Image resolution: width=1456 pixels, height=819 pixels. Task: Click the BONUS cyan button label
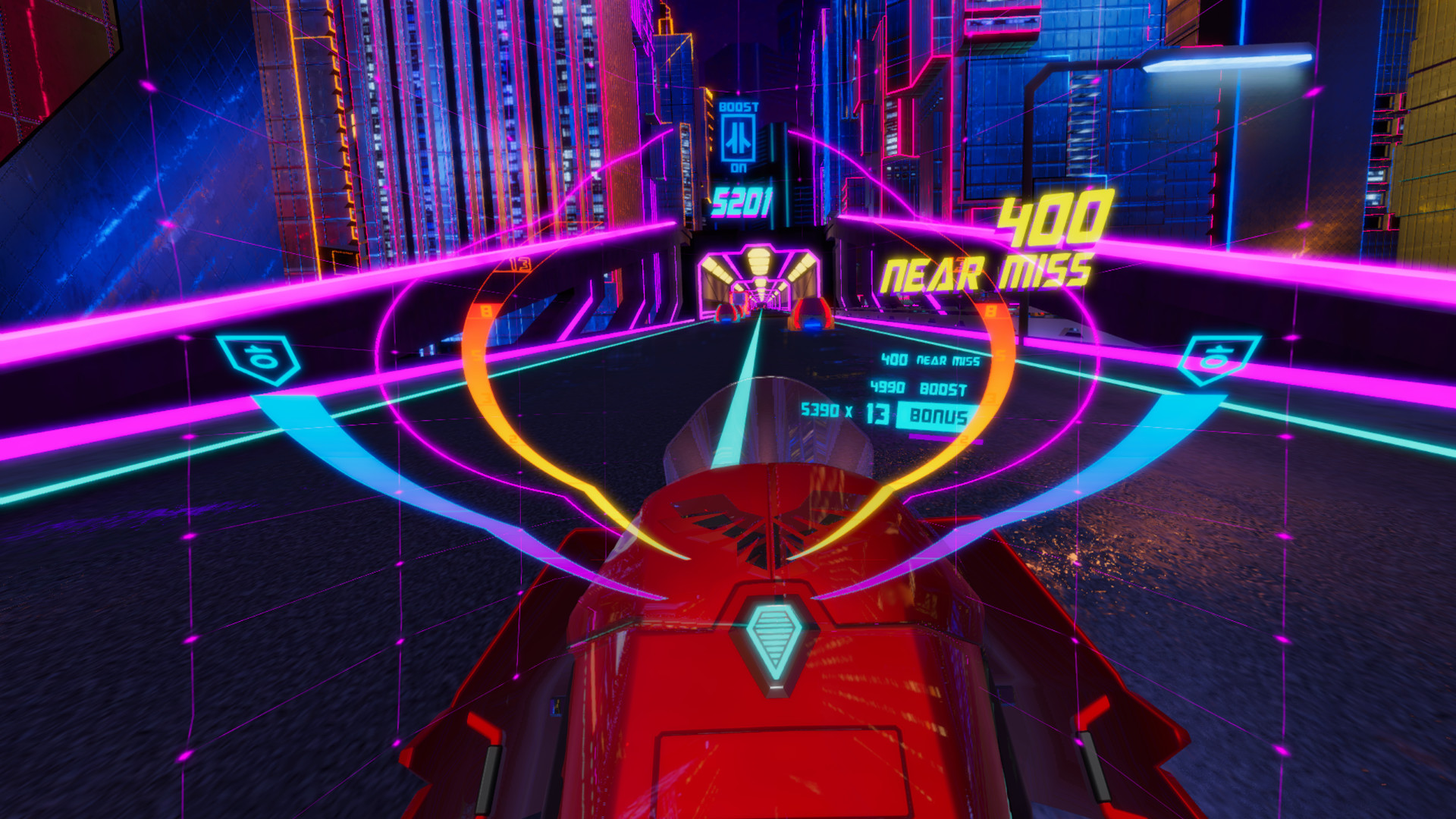tap(935, 415)
